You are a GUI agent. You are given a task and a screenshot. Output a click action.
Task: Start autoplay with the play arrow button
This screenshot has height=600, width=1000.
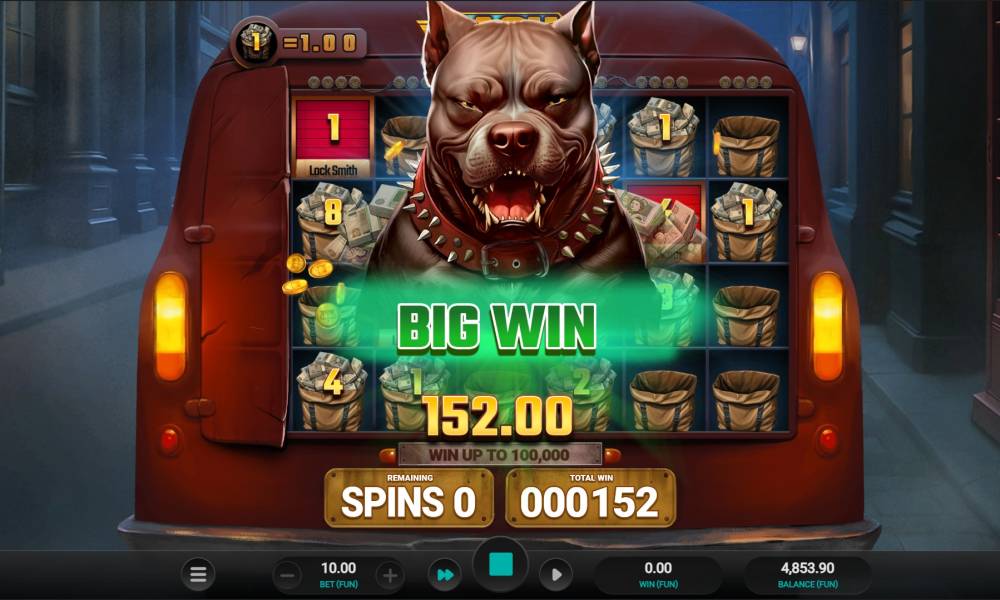coord(556,575)
